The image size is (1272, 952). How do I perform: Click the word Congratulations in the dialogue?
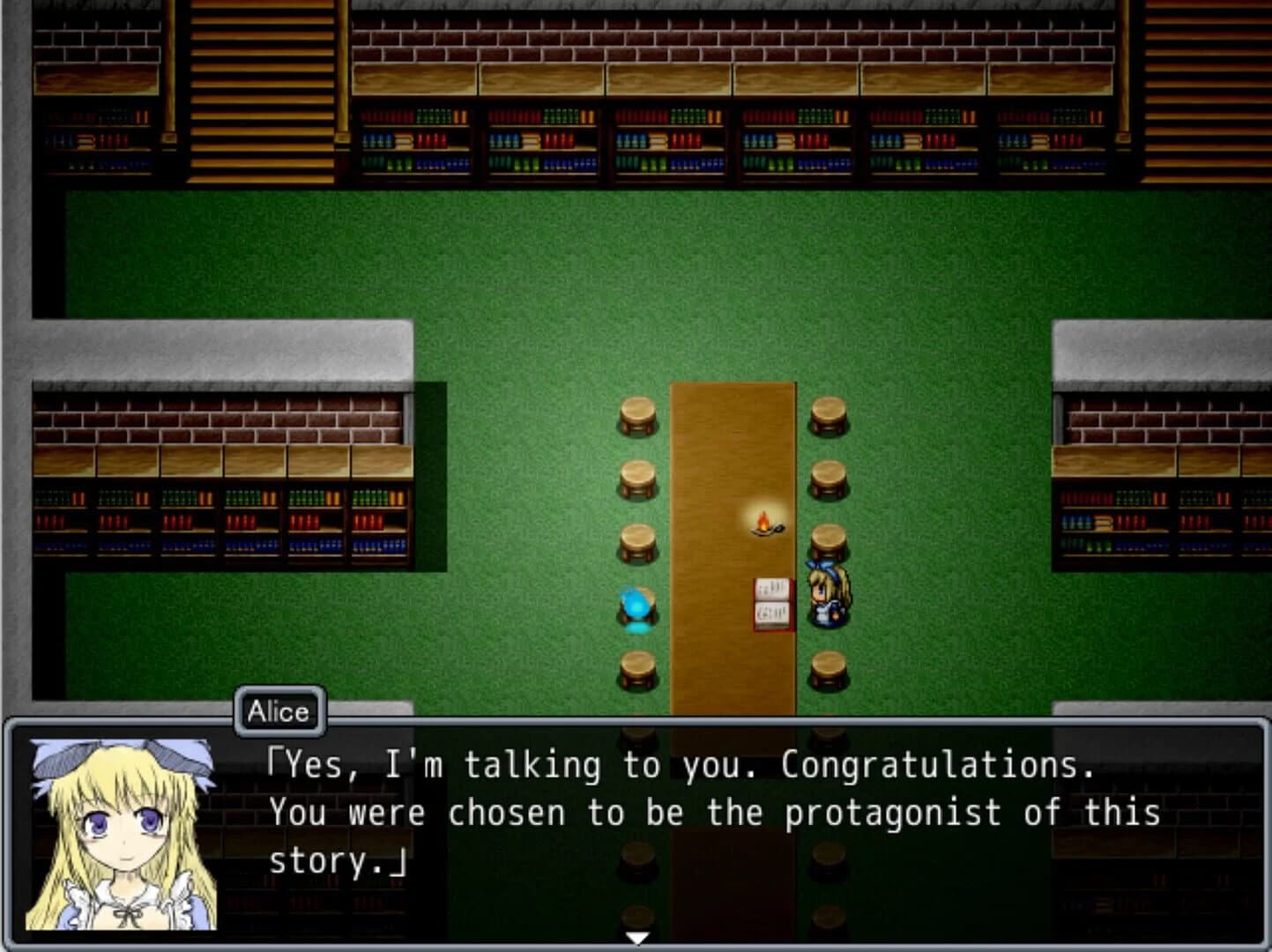point(934,764)
